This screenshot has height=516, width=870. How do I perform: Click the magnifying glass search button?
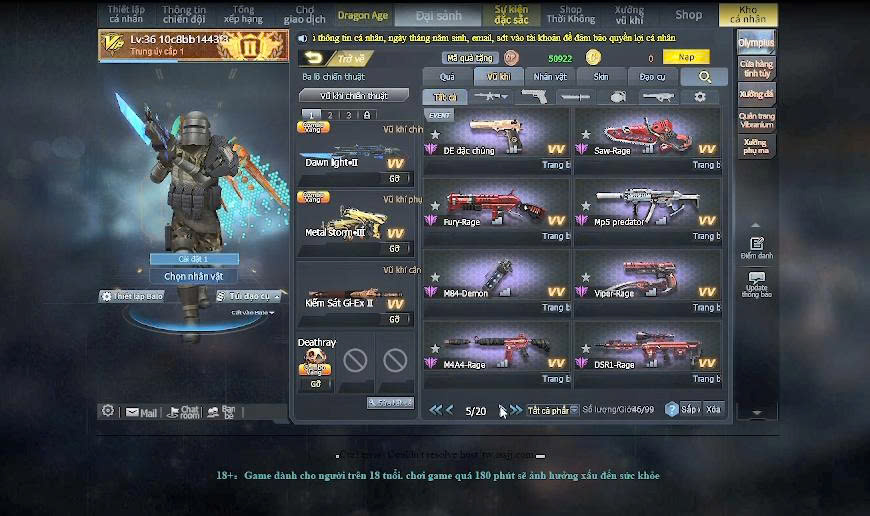(705, 77)
